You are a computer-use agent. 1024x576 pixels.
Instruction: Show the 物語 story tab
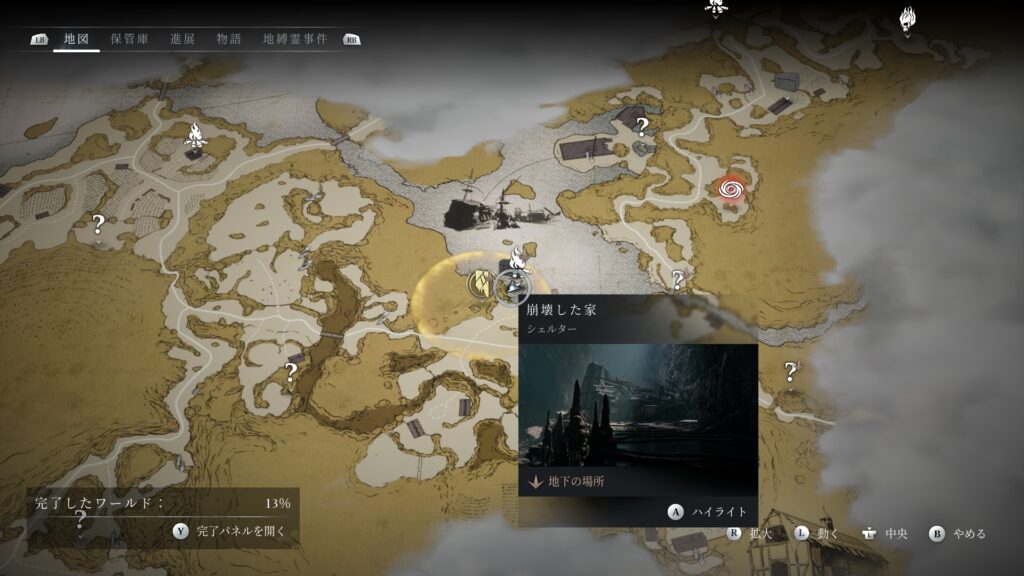pos(229,39)
